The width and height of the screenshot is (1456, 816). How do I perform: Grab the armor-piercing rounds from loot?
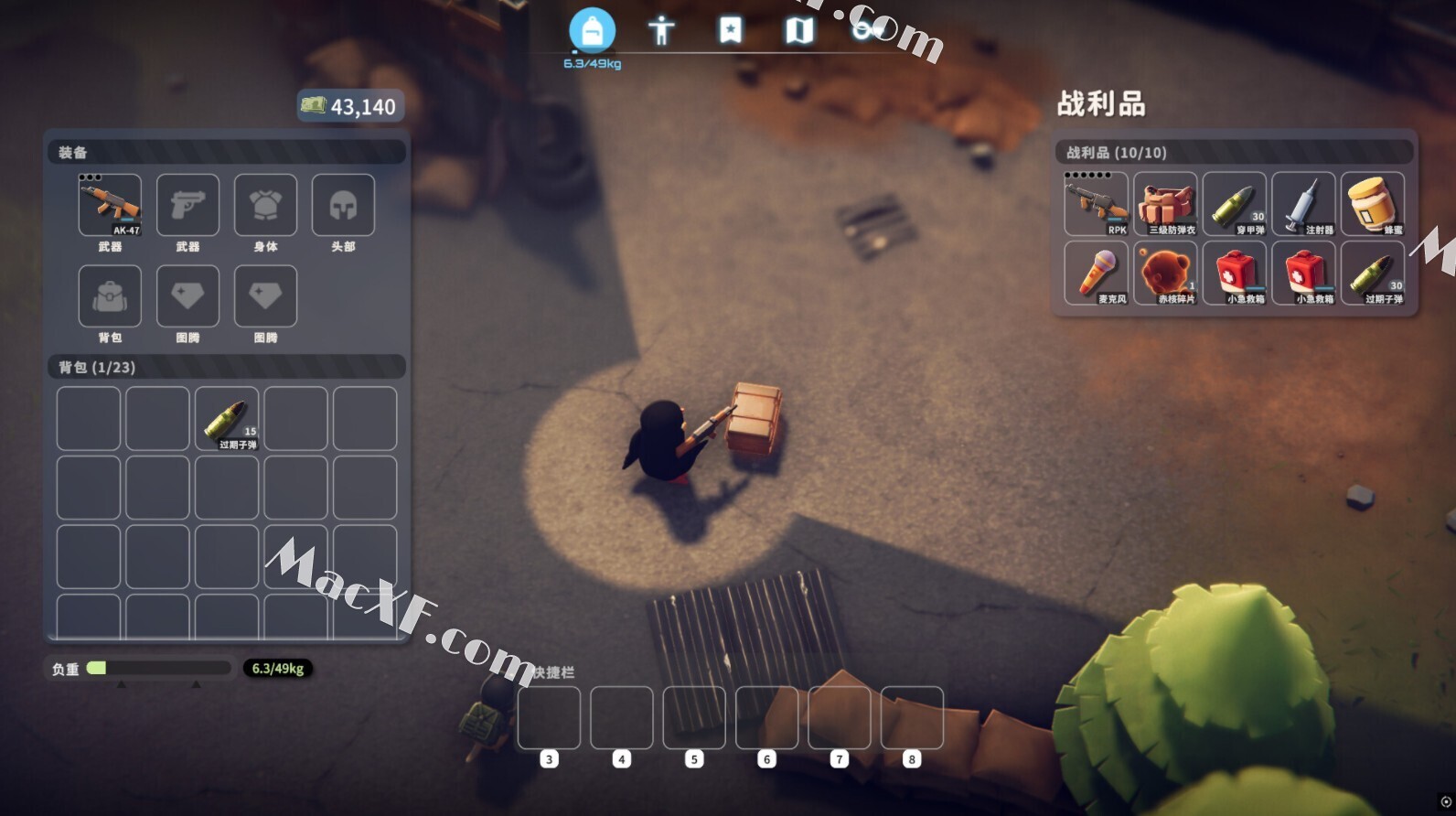(x=1235, y=204)
